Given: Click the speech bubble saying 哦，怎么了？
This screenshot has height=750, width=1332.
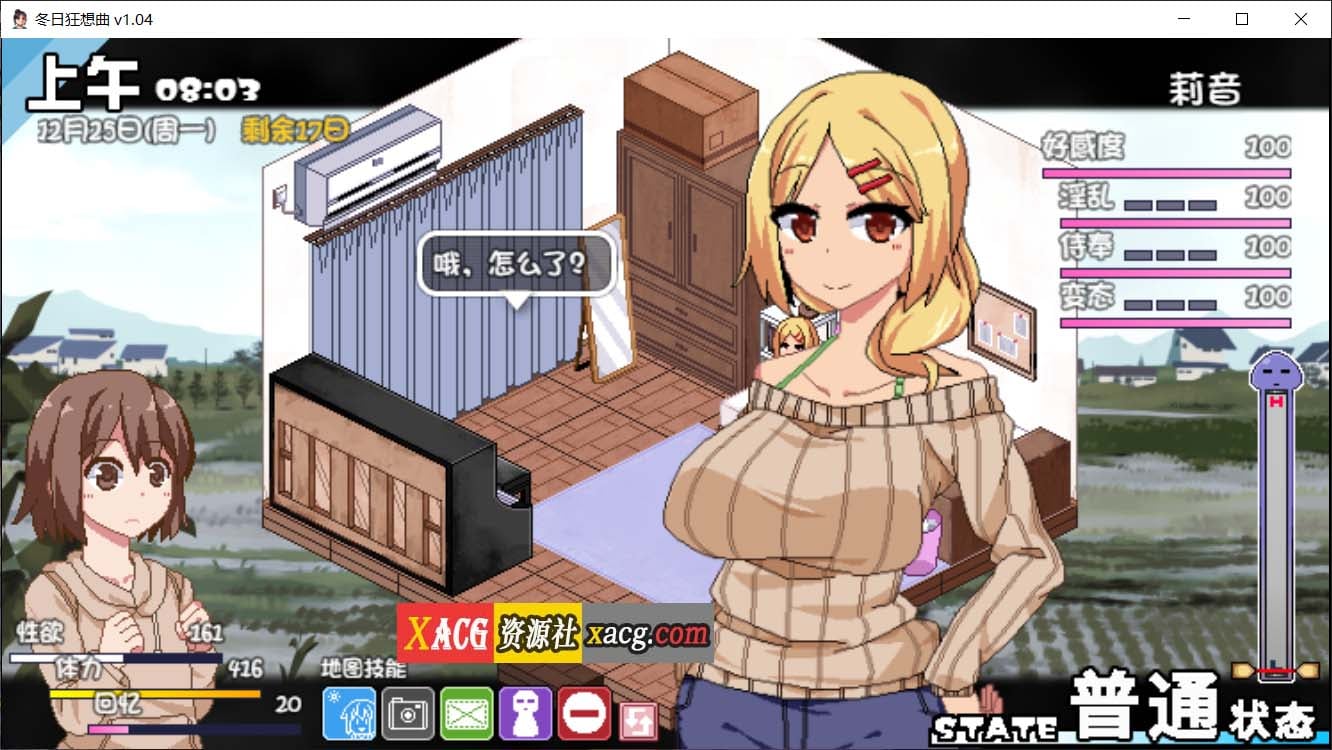Looking at the screenshot, I should click(x=515, y=262).
